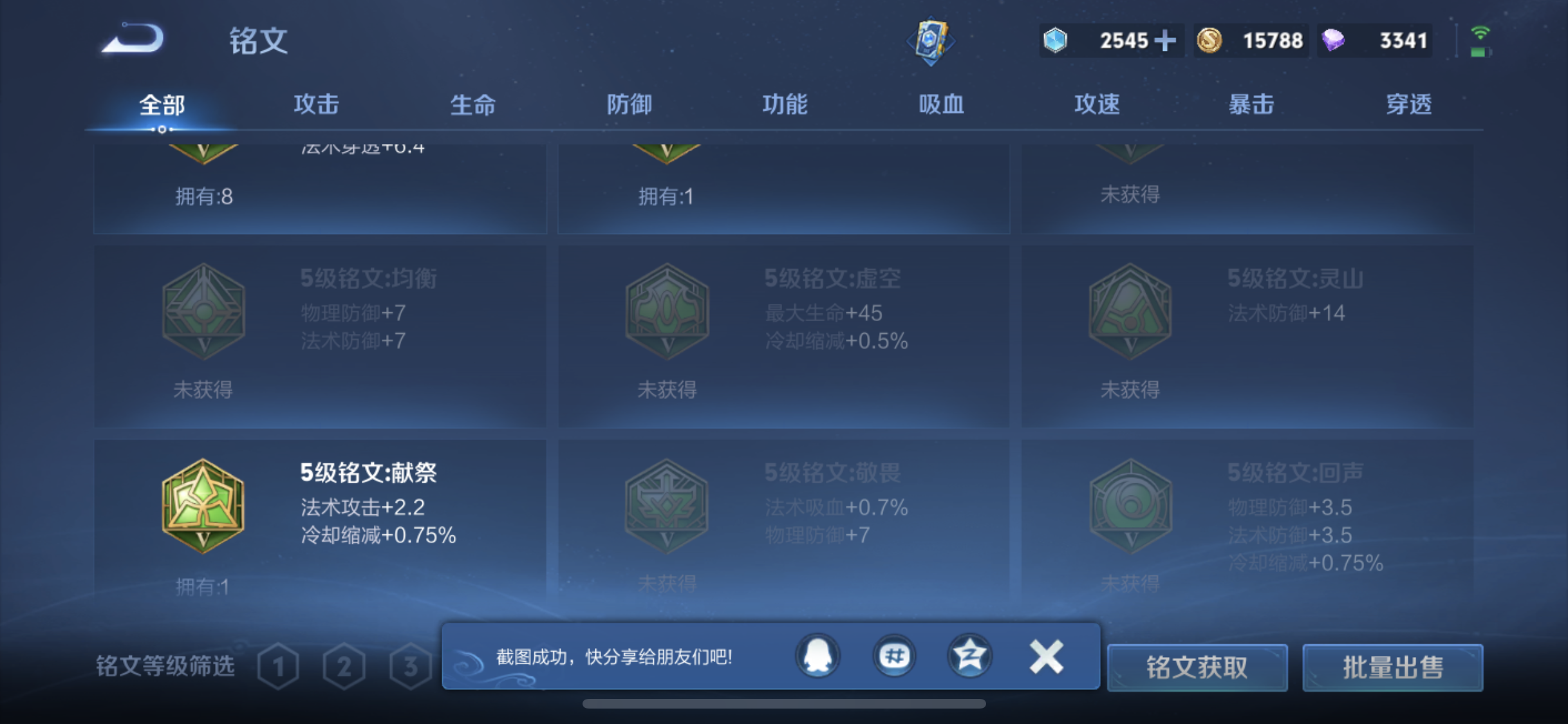The height and width of the screenshot is (724, 1568).
Task: Tap the back arrow to exit 铭文 screen
Action: pos(132,40)
